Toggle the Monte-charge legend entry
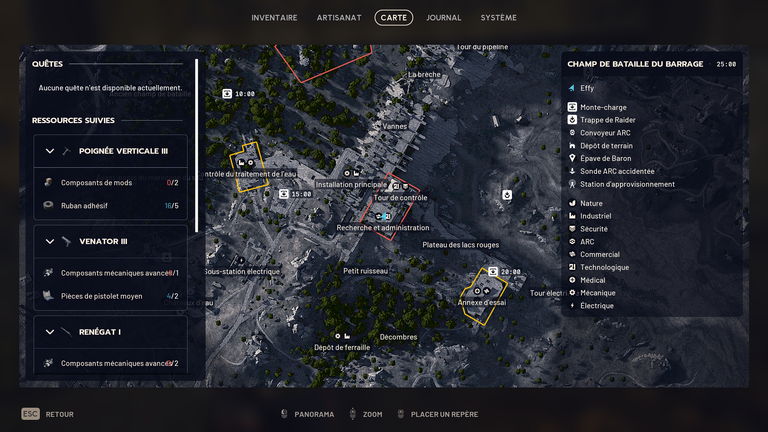 tap(604, 107)
